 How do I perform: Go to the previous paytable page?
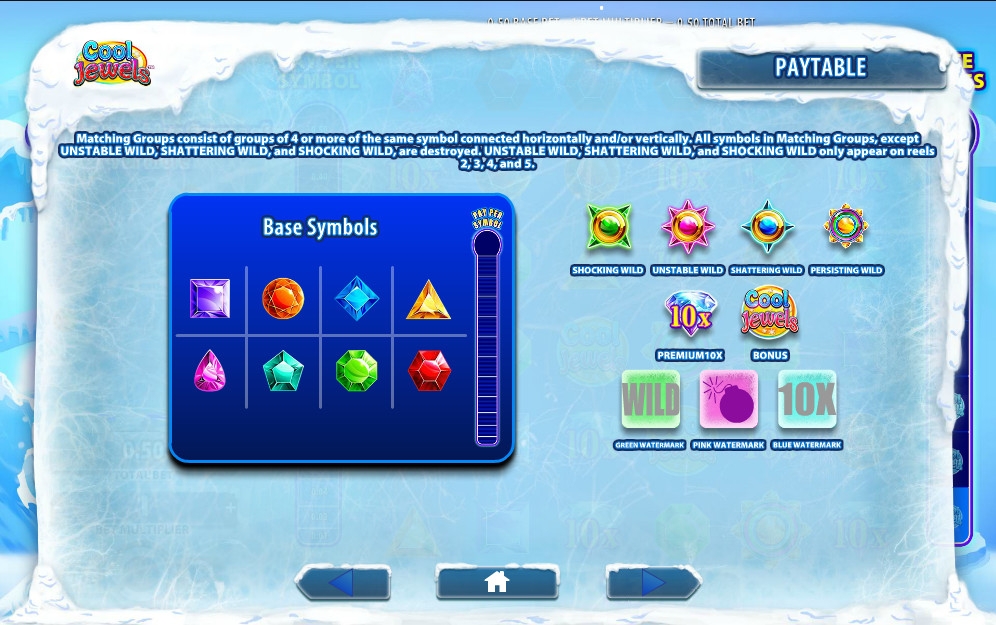342,582
